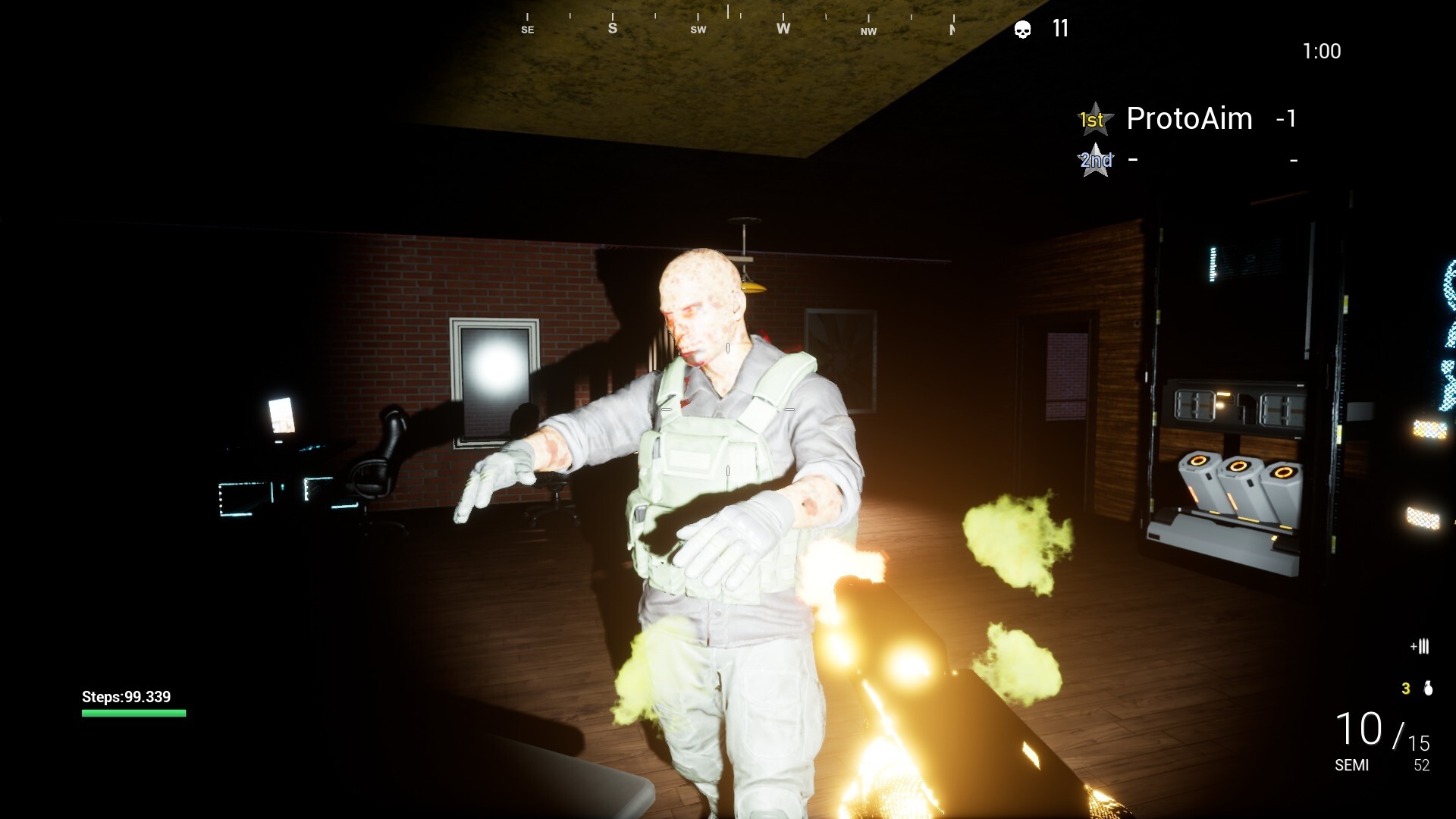Toggle the kill count display showing 11

tap(1059, 30)
